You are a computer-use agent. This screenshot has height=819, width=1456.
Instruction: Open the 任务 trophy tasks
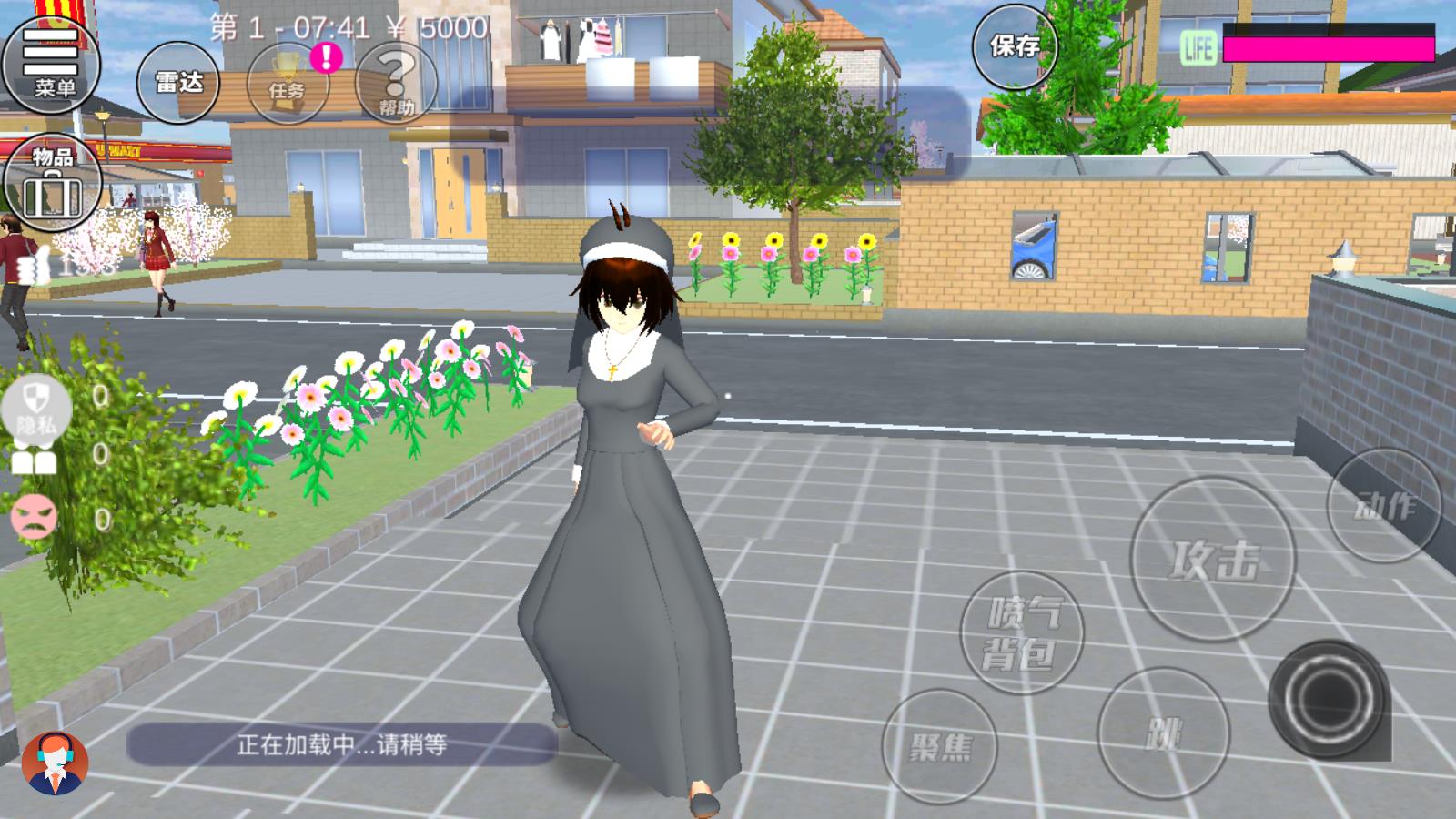coord(288,83)
